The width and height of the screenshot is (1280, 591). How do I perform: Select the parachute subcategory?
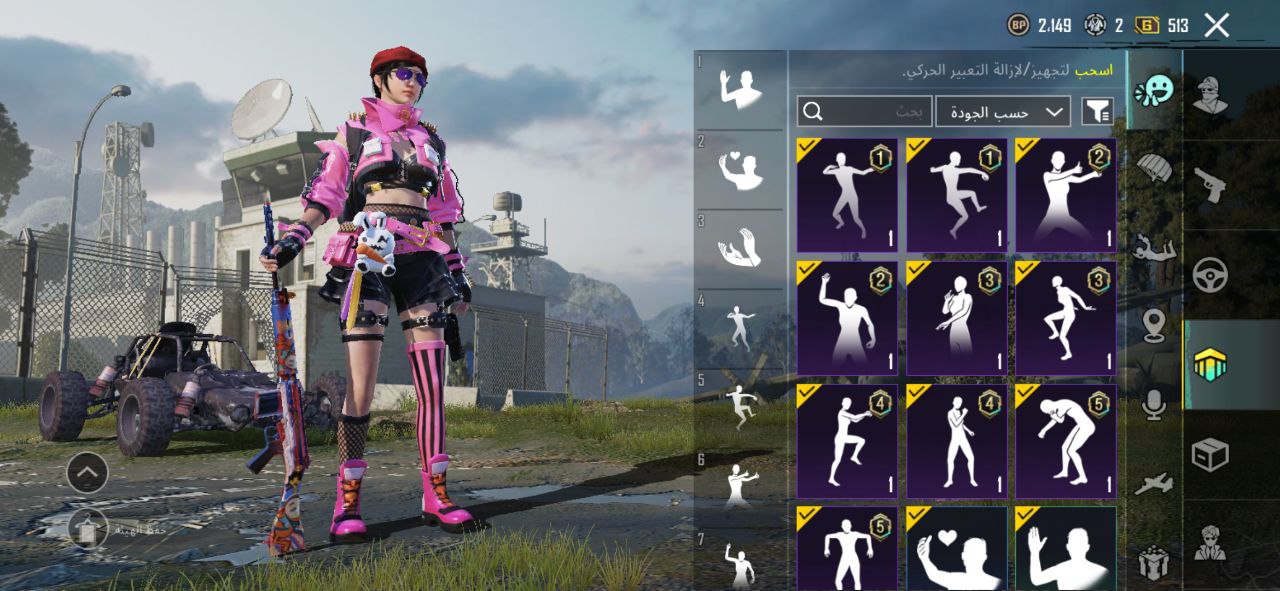pyautogui.click(x=1154, y=167)
